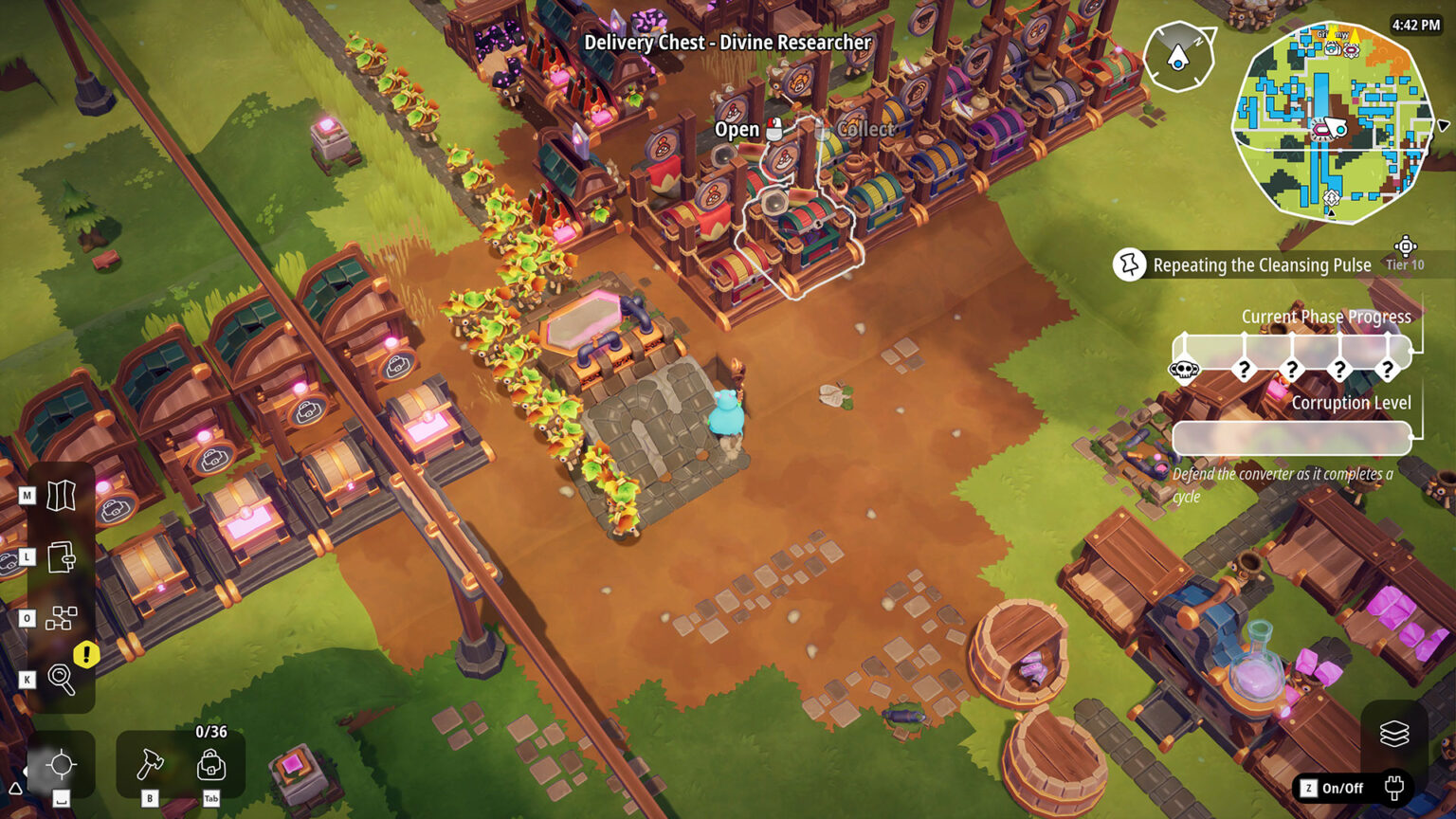Open the logistics network panel icon
Image resolution: width=1456 pixels, height=819 pixels.
coord(61,618)
